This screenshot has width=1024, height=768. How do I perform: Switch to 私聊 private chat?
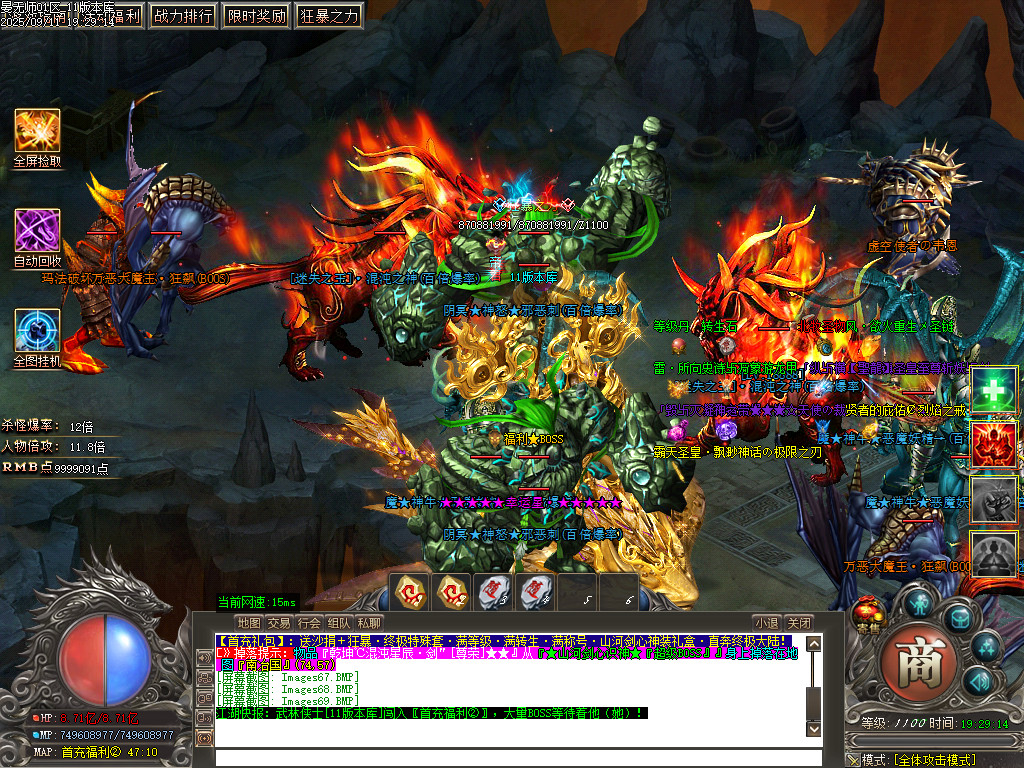click(369, 623)
